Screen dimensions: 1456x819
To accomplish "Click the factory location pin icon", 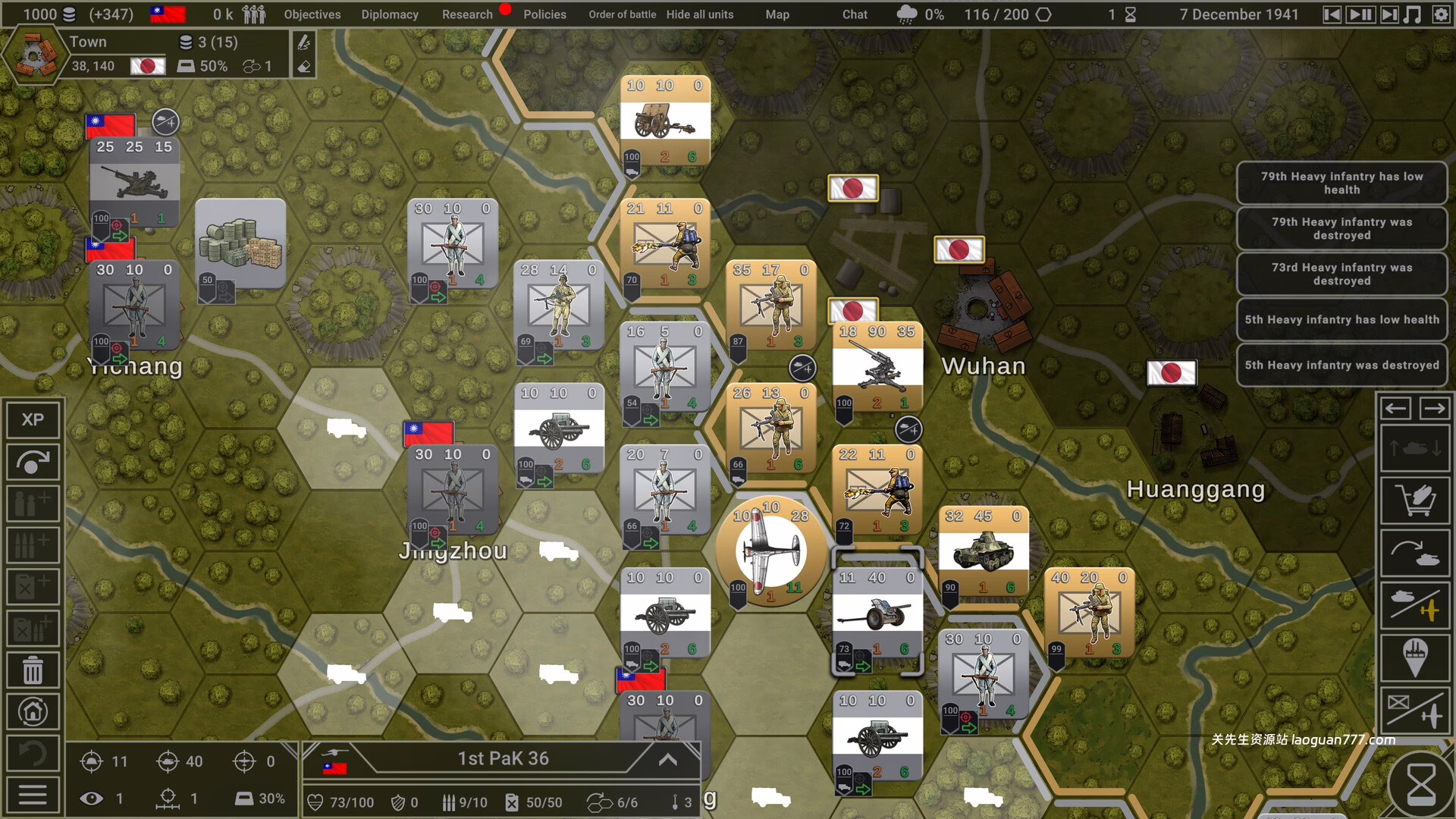I will point(1415,658).
